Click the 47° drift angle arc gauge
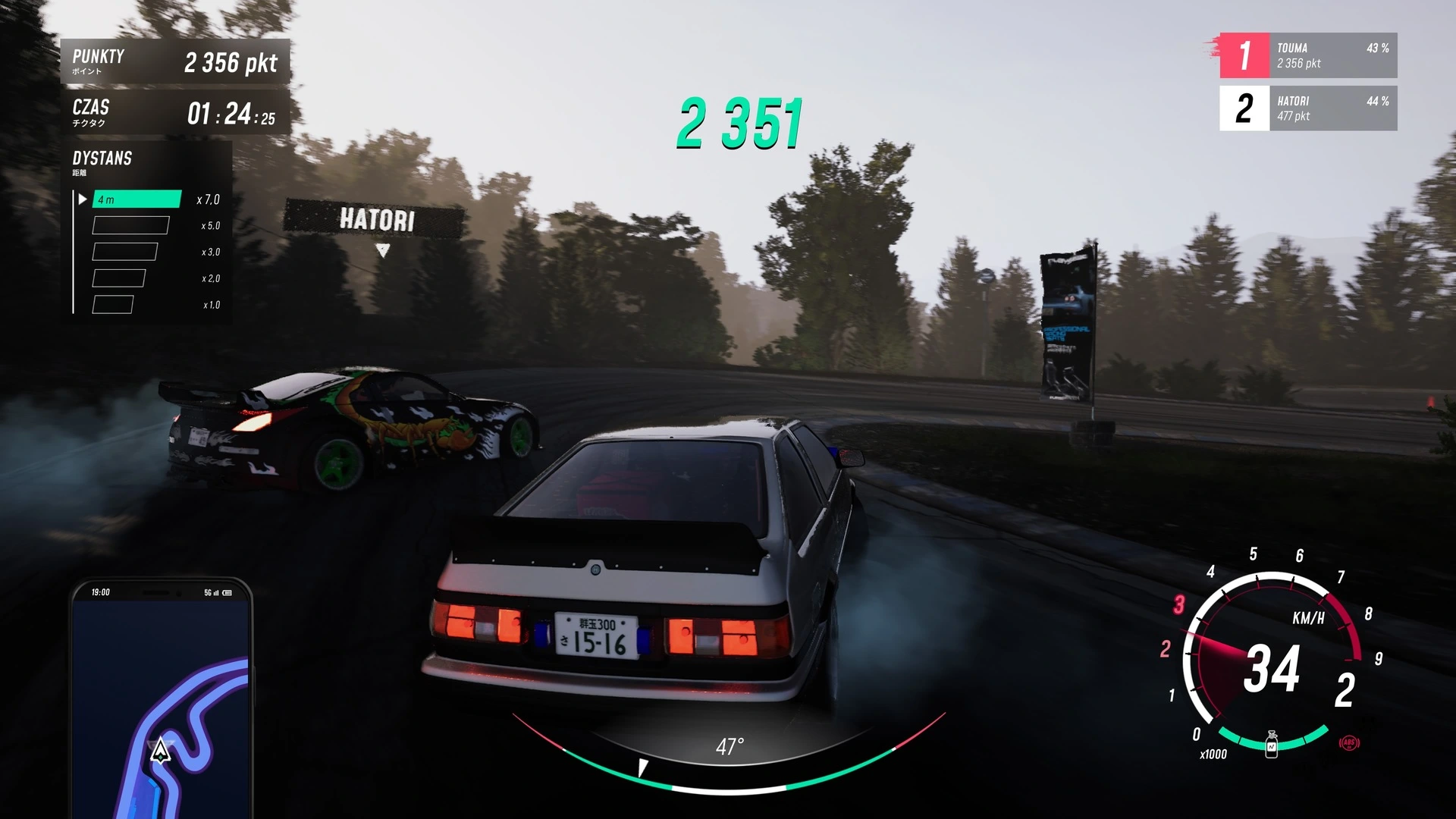 730,746
